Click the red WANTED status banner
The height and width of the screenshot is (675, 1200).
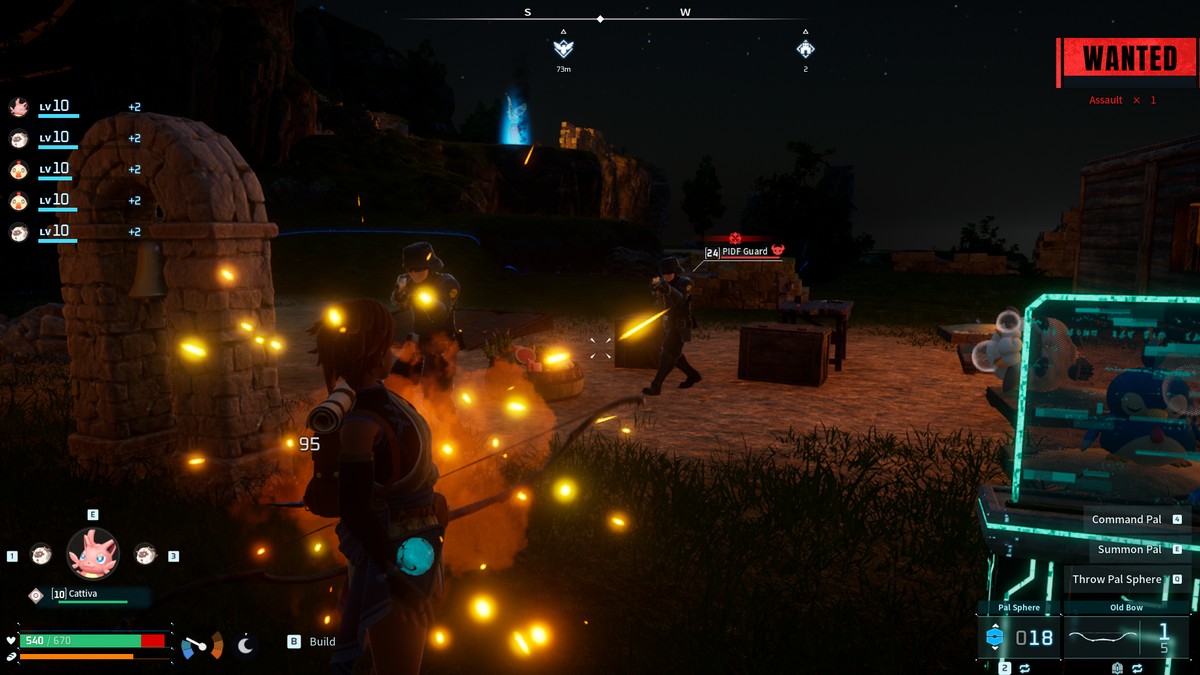[x=1129, y=58]
